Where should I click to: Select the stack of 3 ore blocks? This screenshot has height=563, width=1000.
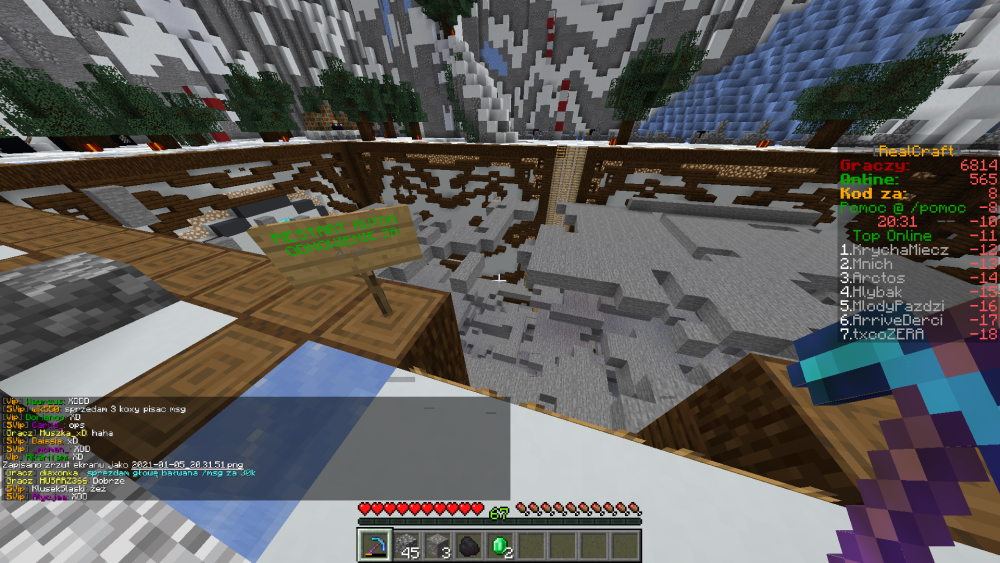(437, 546)
